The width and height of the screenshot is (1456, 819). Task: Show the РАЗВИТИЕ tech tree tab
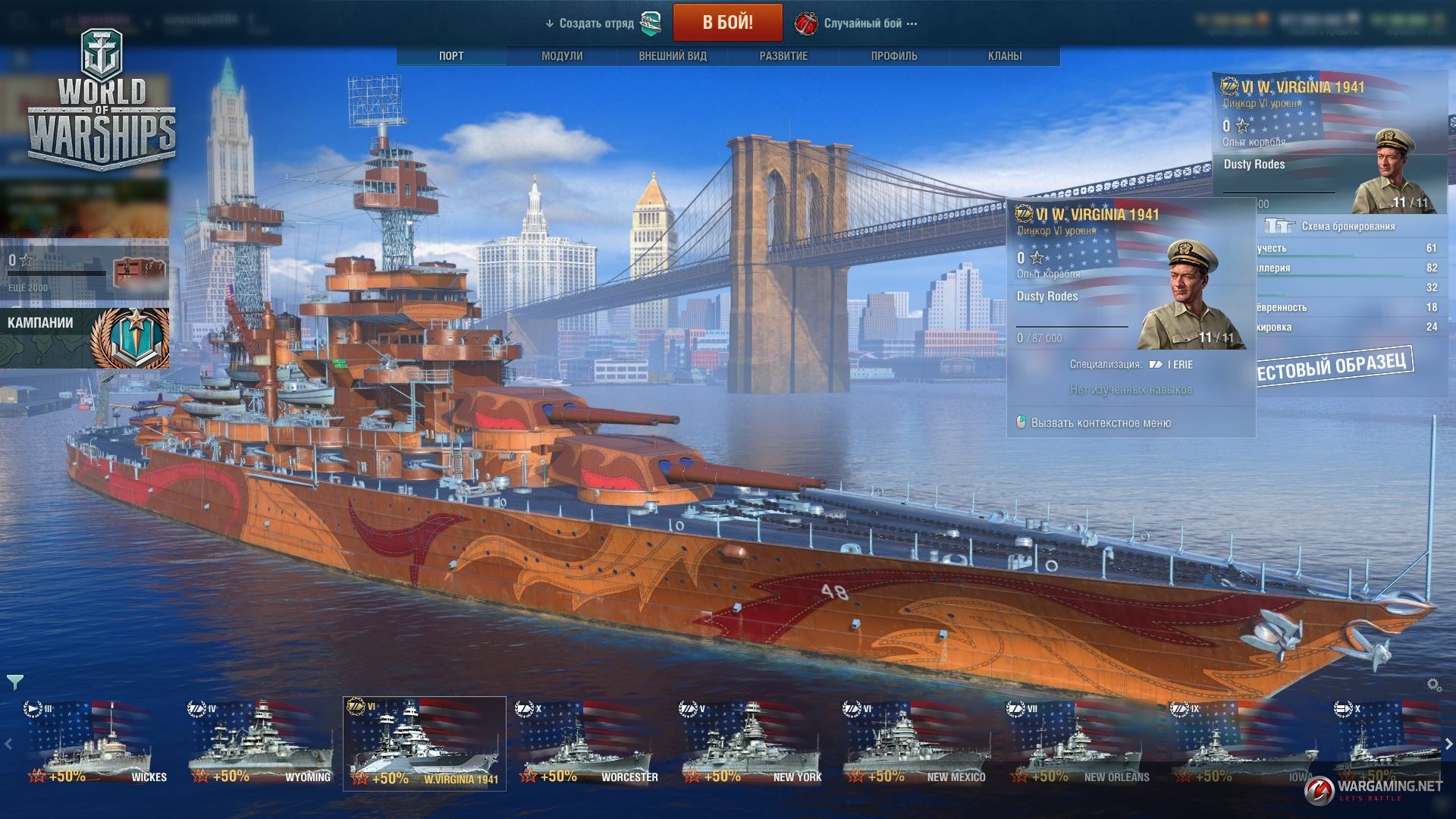point(783,56)
